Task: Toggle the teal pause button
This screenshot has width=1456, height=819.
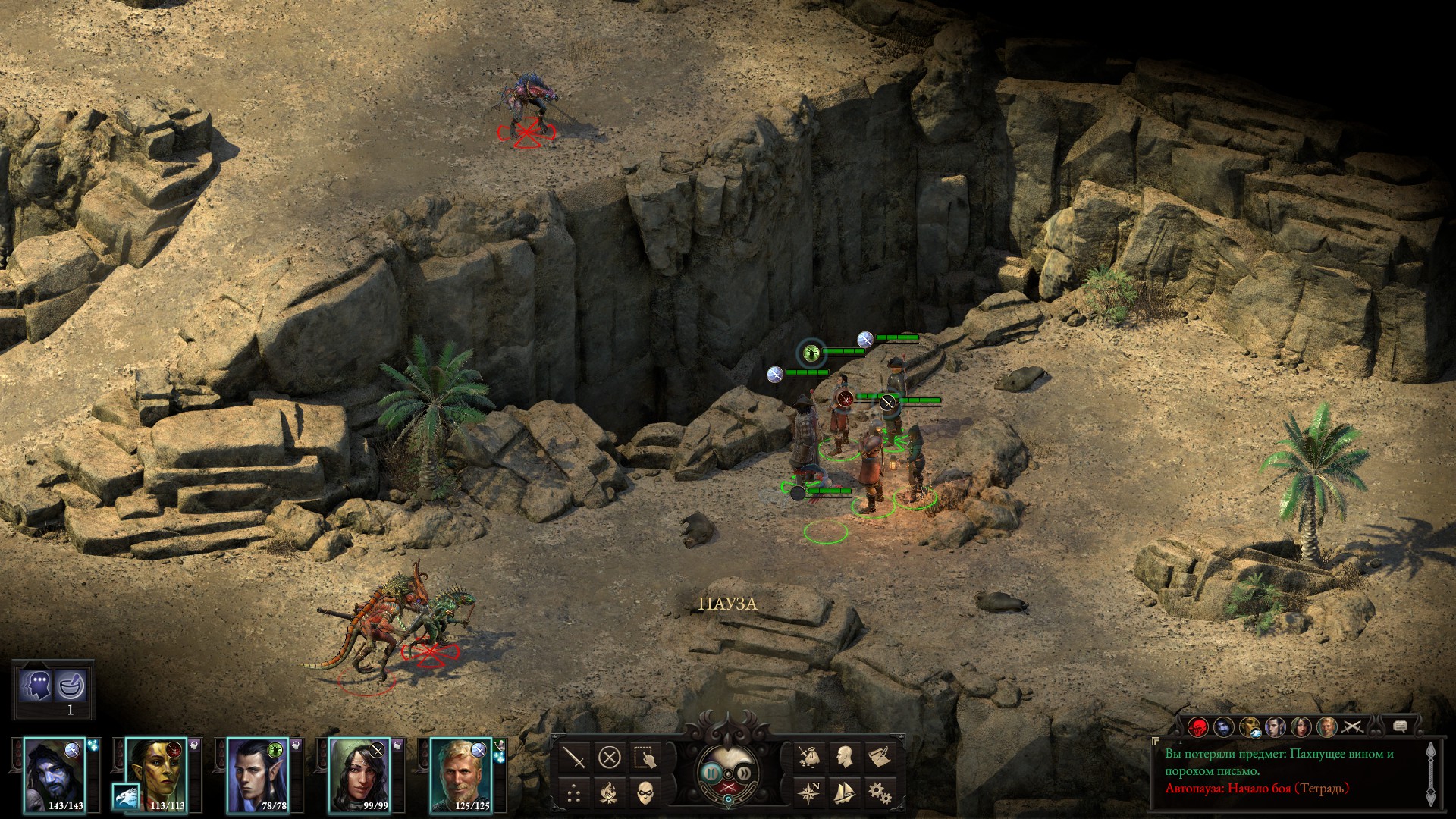Action: 711,773
